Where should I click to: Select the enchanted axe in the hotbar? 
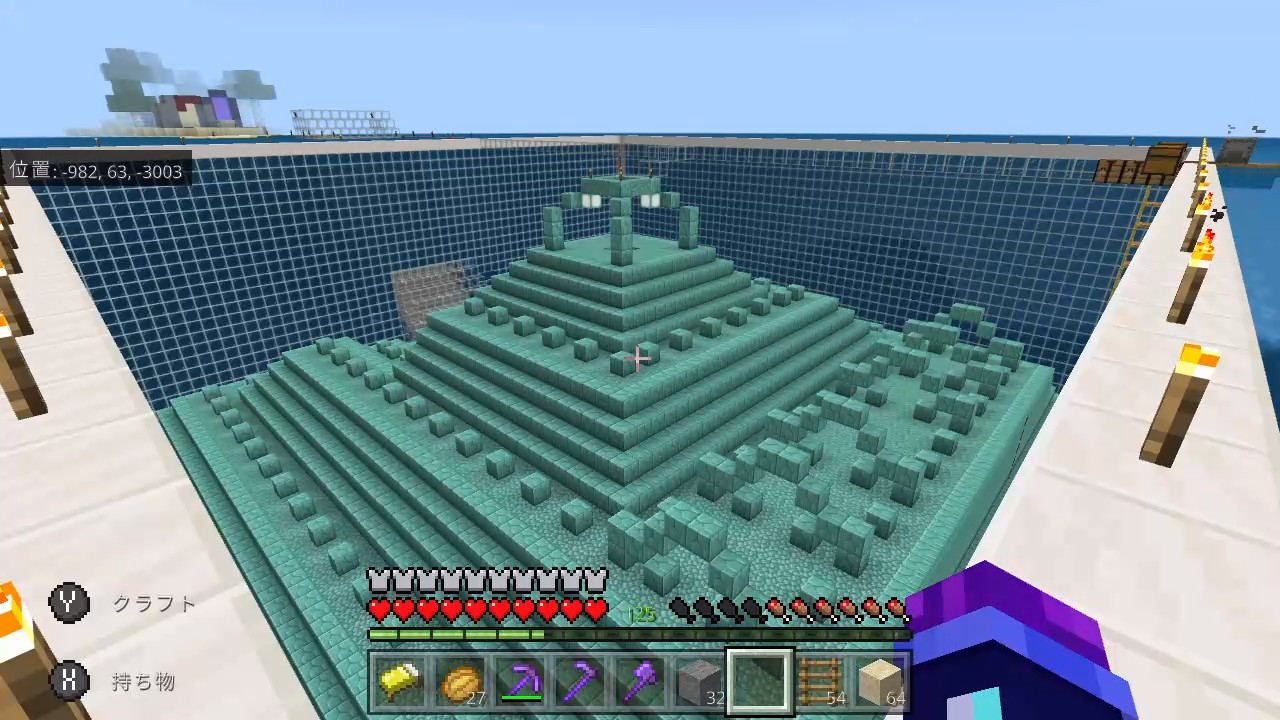[x=640, y=680]
